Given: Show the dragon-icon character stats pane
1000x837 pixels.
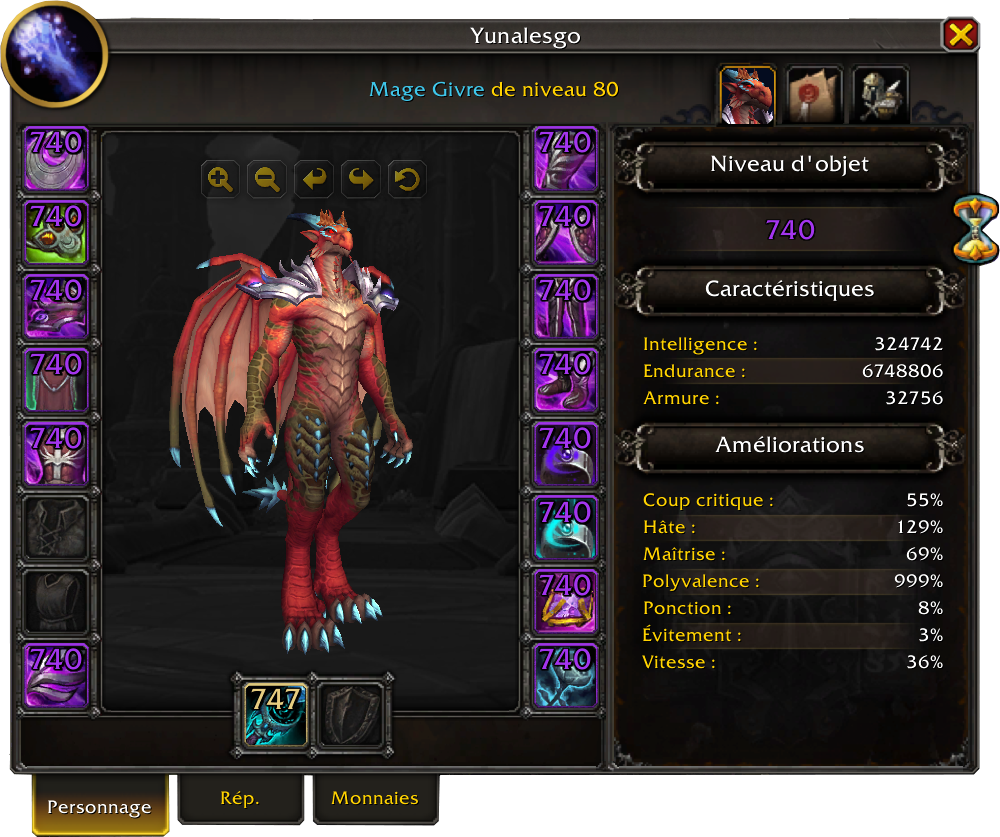Looking at the screenshot, I should [747, 95].
